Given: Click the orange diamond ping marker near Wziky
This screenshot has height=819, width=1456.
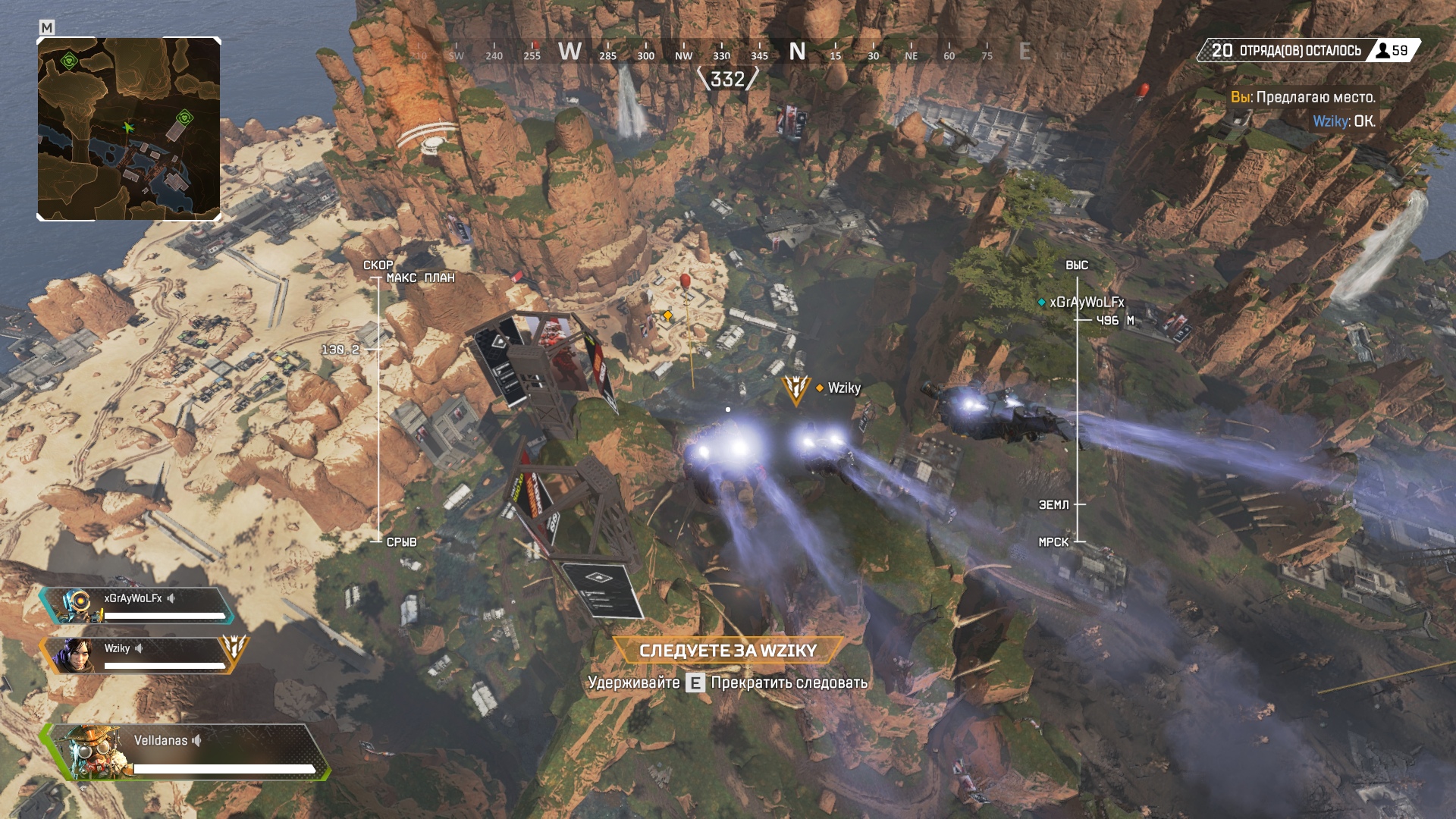Looking at the screenshot, I should point(818,388).
